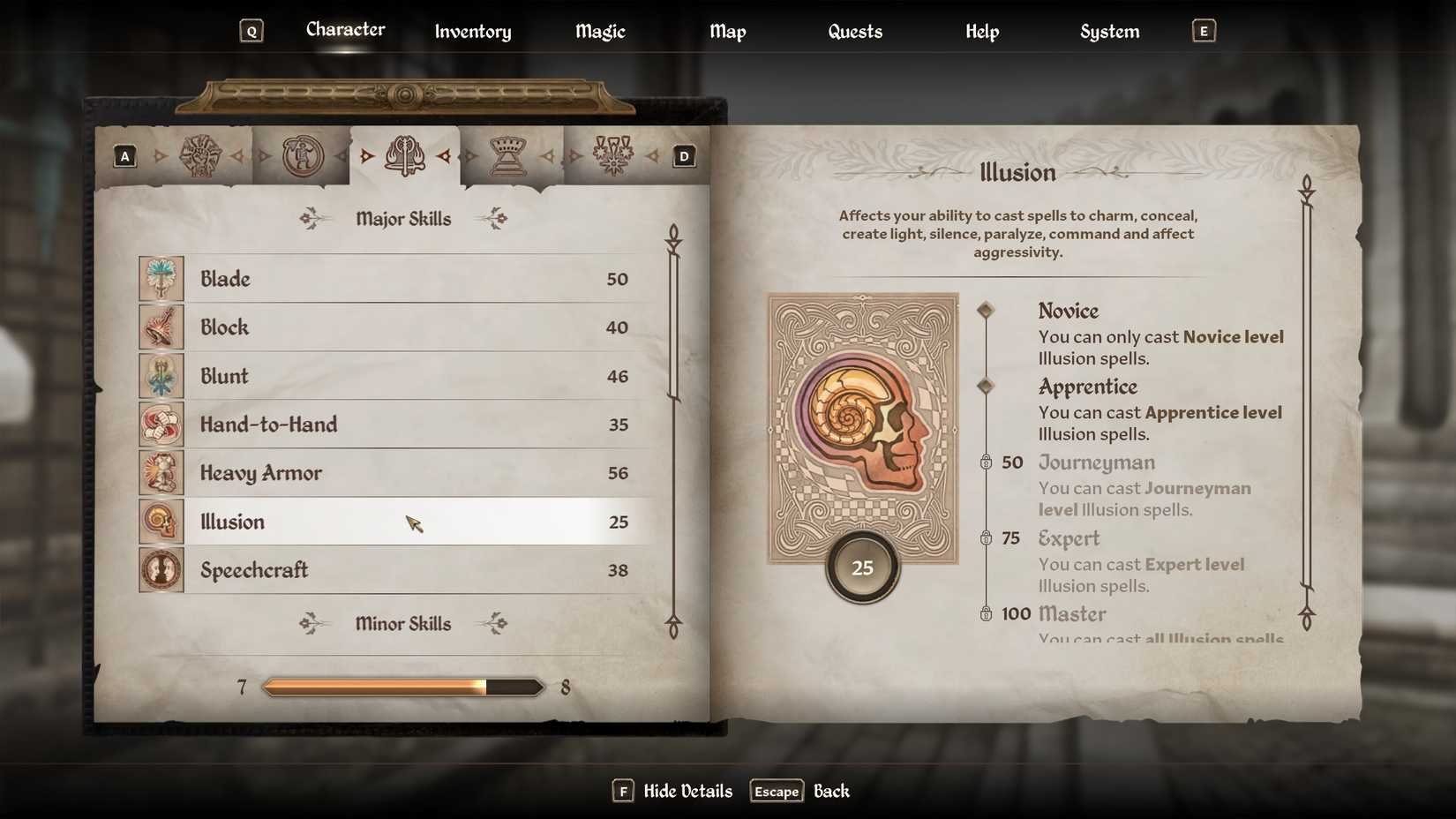
Task: Open the Inventory menu
Action: coord(472,32)
